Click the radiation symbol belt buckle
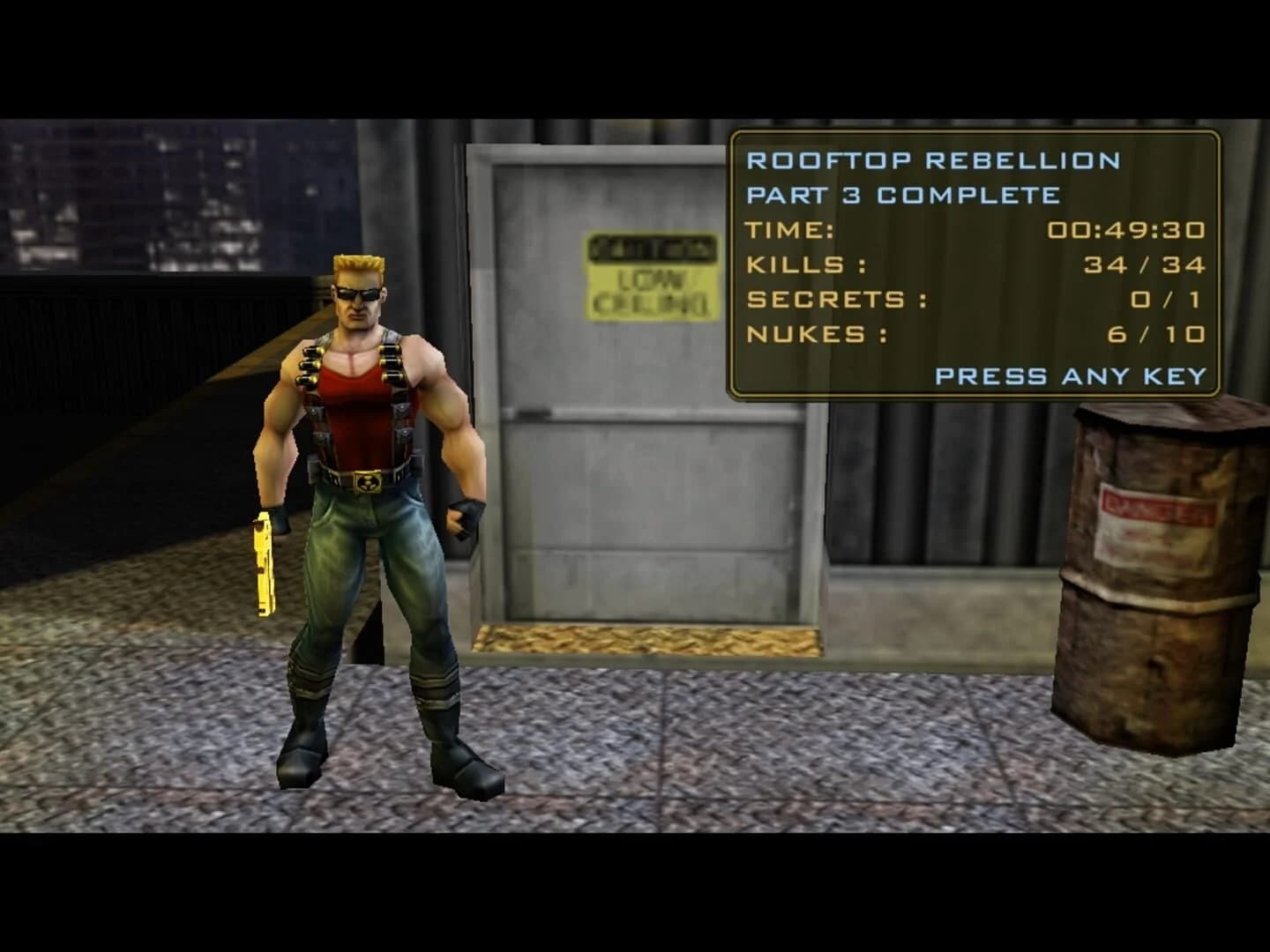Screen dimensions: 1270x952 pyautogui.click(x=370, y=480)
